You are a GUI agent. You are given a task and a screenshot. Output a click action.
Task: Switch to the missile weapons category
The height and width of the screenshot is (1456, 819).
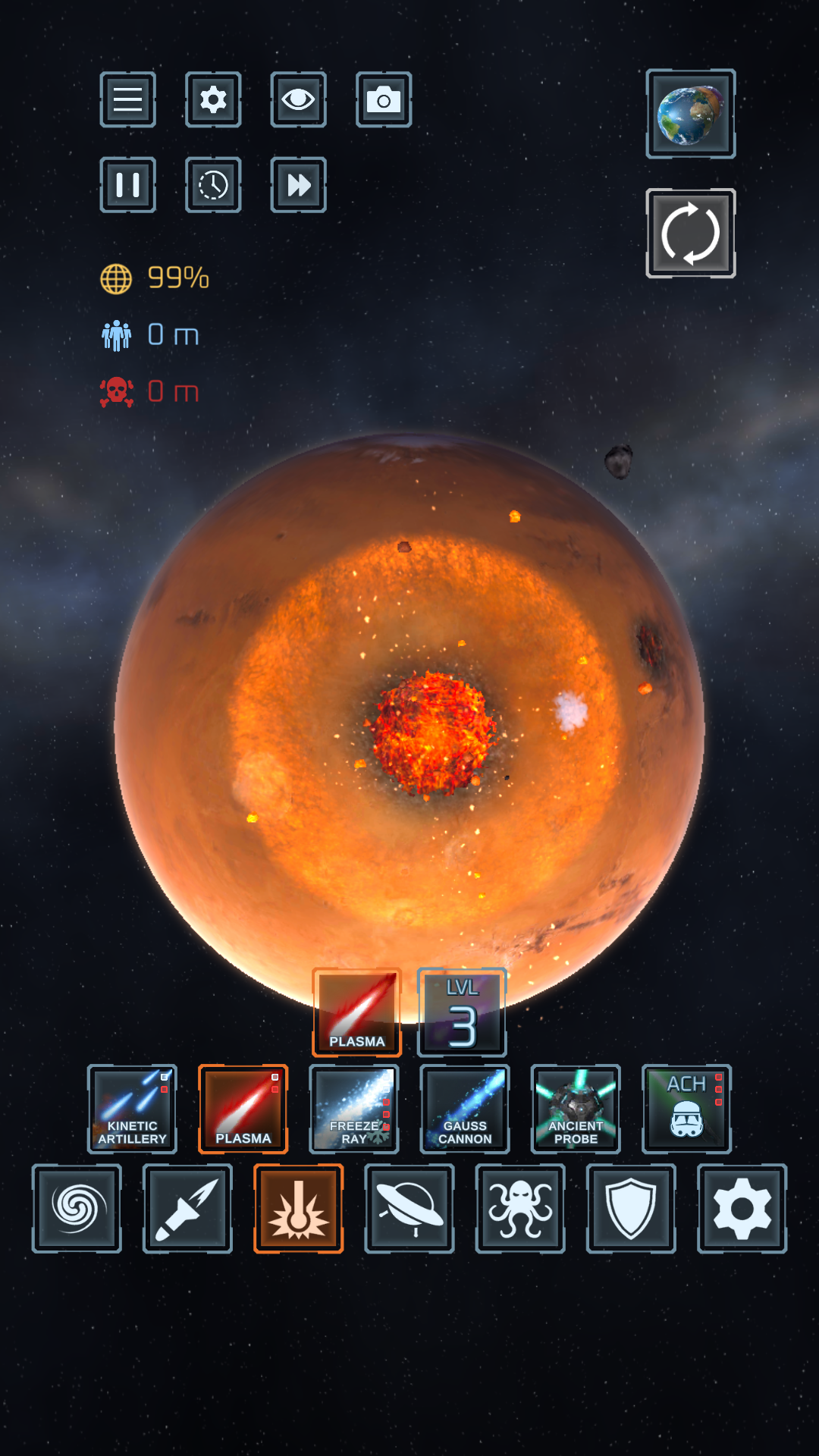(187, 1209)
